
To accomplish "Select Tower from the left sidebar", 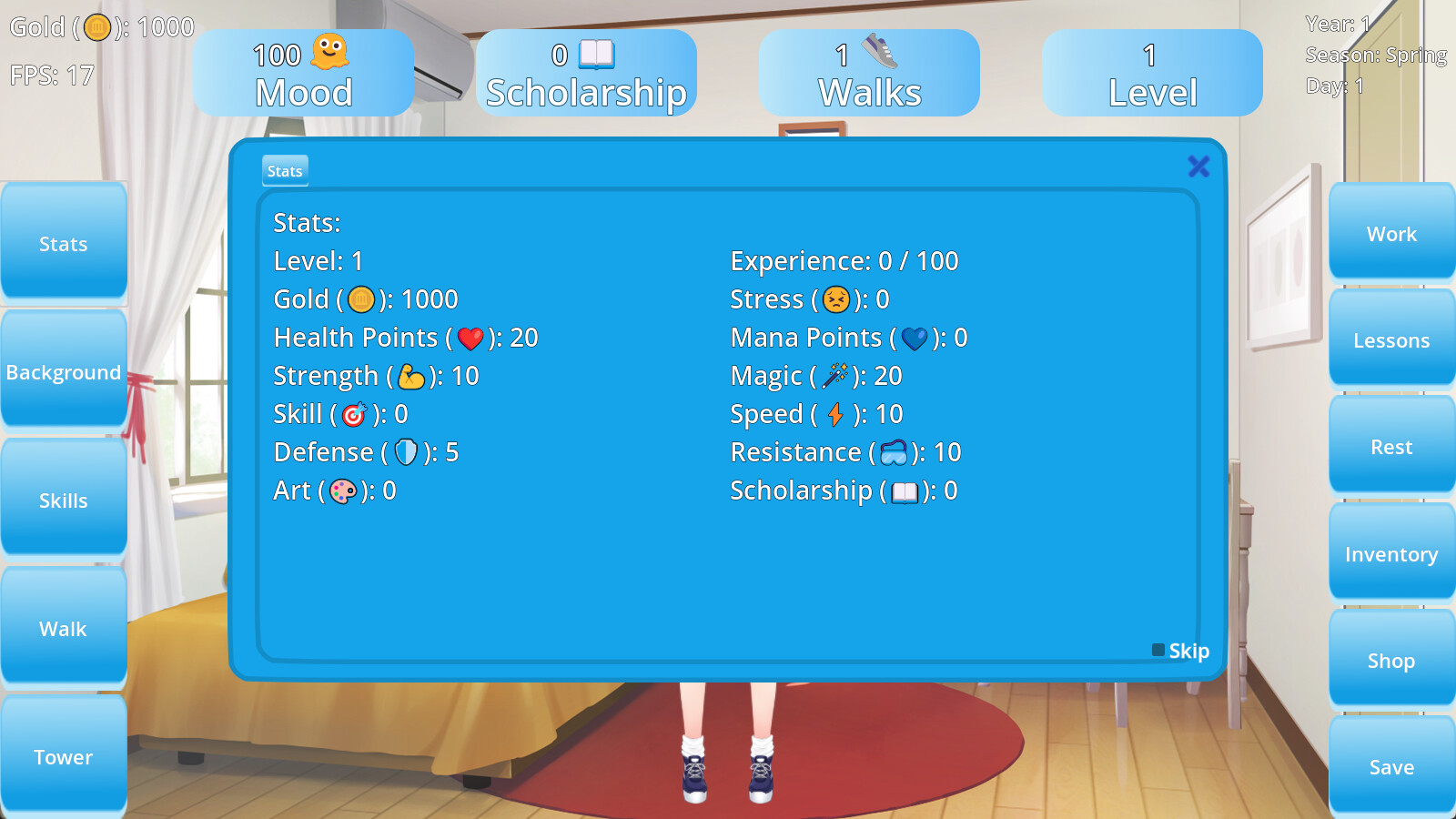I will [x=63, y=756].
